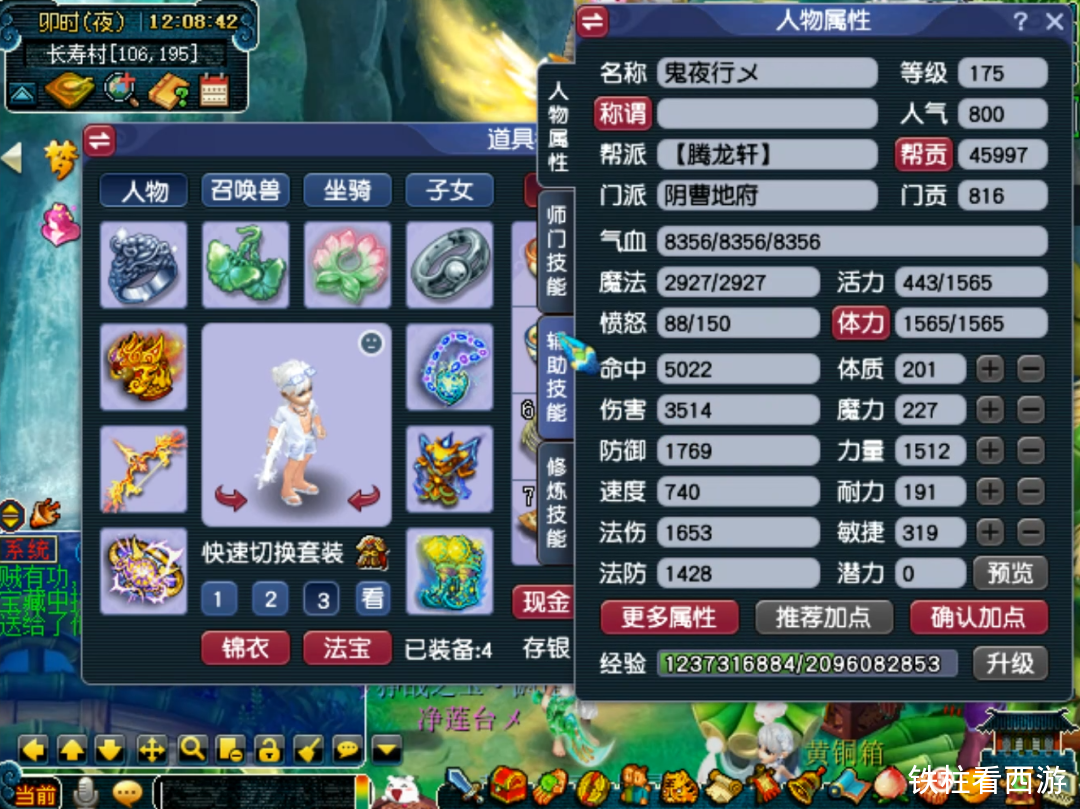The height and width of the screenshot is (809, 1080).
Task: Preview potential points with 预览
Action: coord(1010,573)
